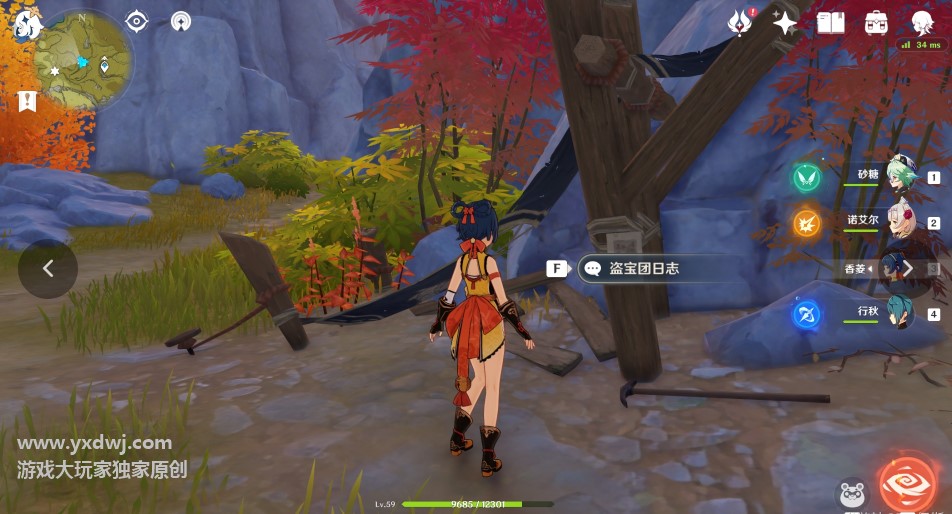Open the Wish star icon
The width and height of the screenshot is (952, 514).
pos(786,22)
